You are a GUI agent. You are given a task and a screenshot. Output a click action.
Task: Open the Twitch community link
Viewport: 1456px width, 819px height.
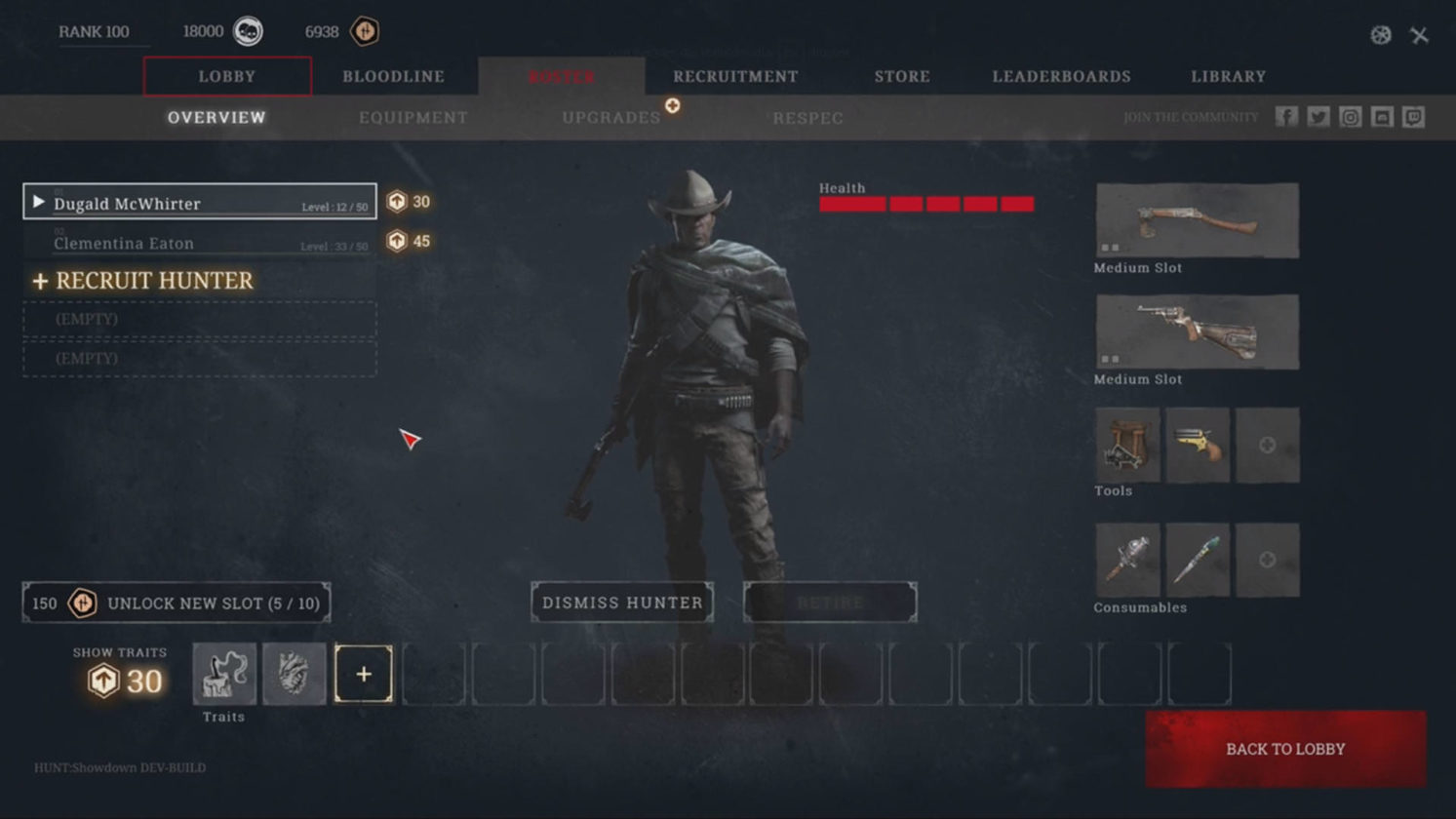point(1414,116)
